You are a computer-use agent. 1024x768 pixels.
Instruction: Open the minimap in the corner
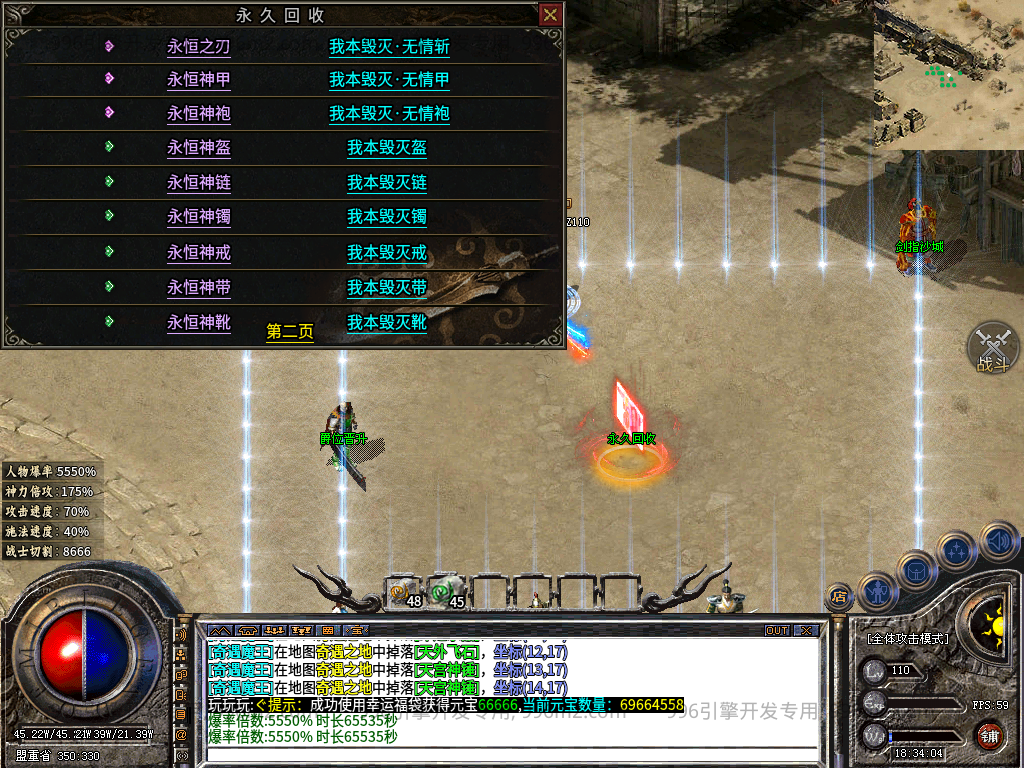coord(948,73)
